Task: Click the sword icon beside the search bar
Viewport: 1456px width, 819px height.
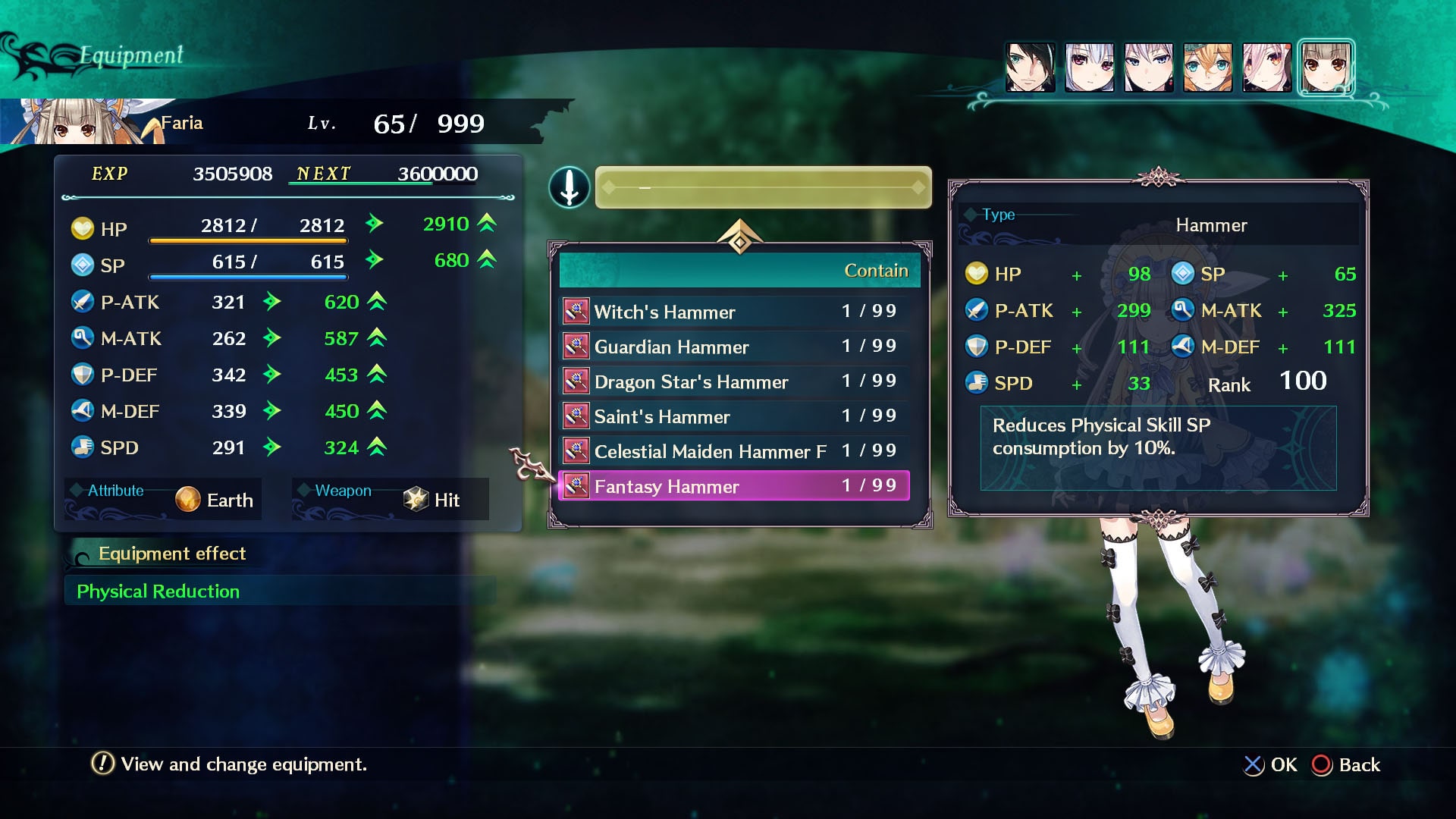Action: (x=569, y=187)
